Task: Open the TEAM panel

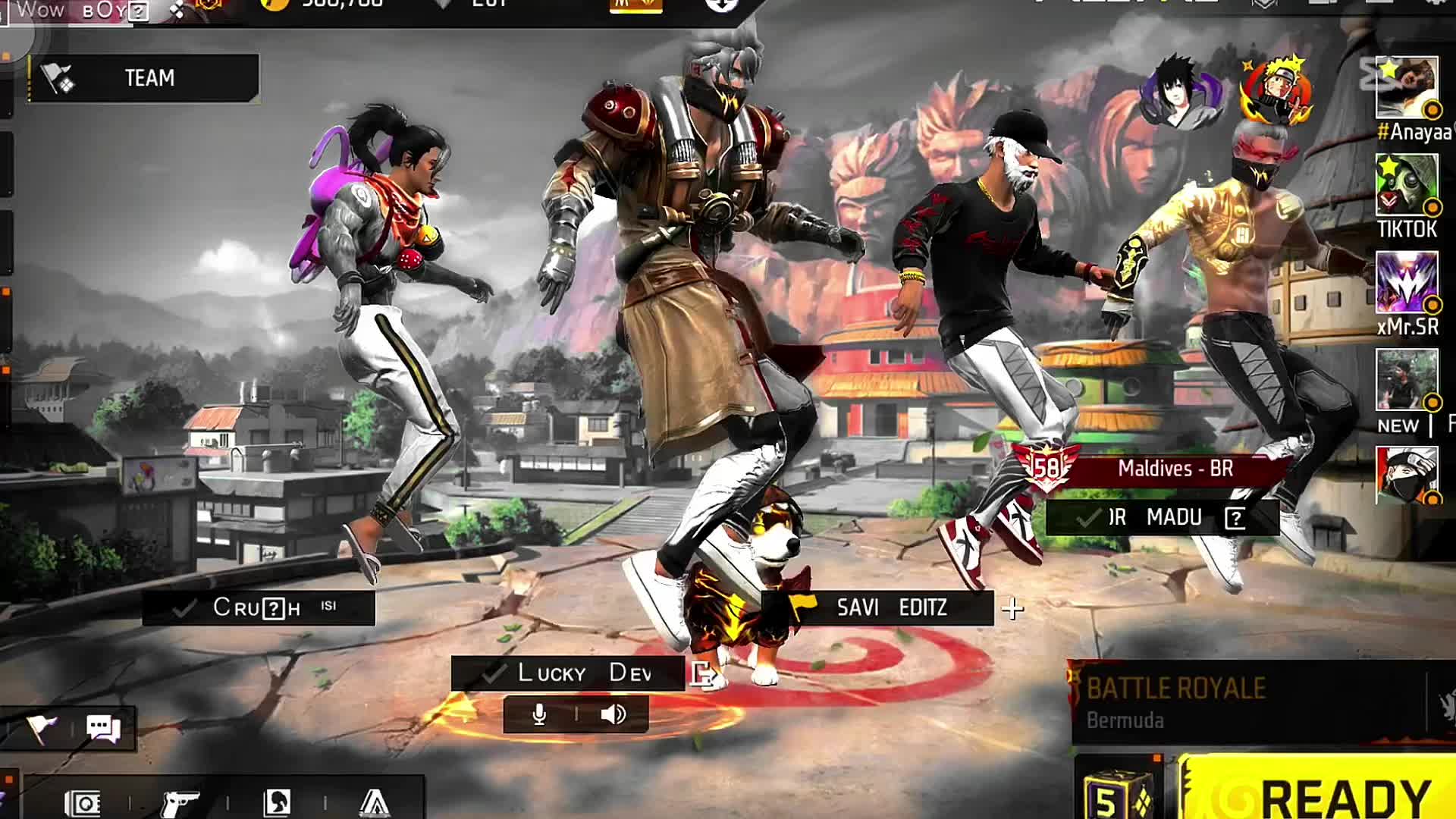Action: 144,77
